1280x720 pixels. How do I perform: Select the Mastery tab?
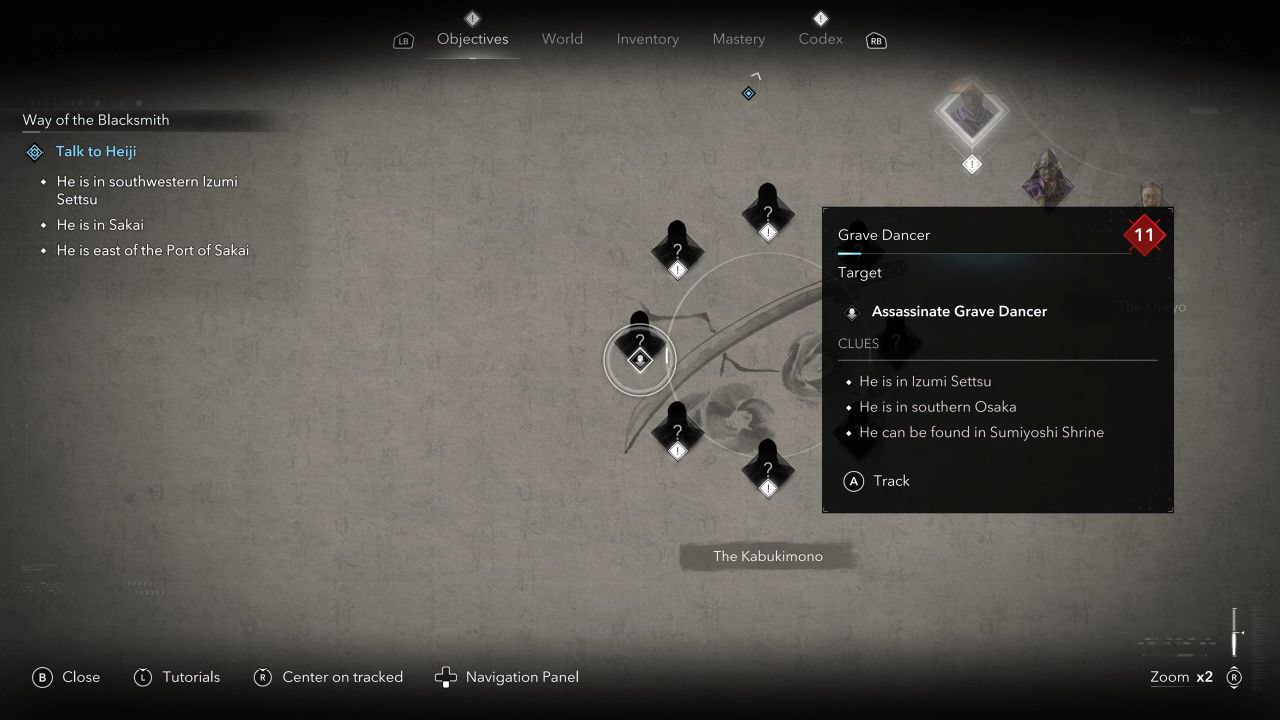tap(739, 39)
